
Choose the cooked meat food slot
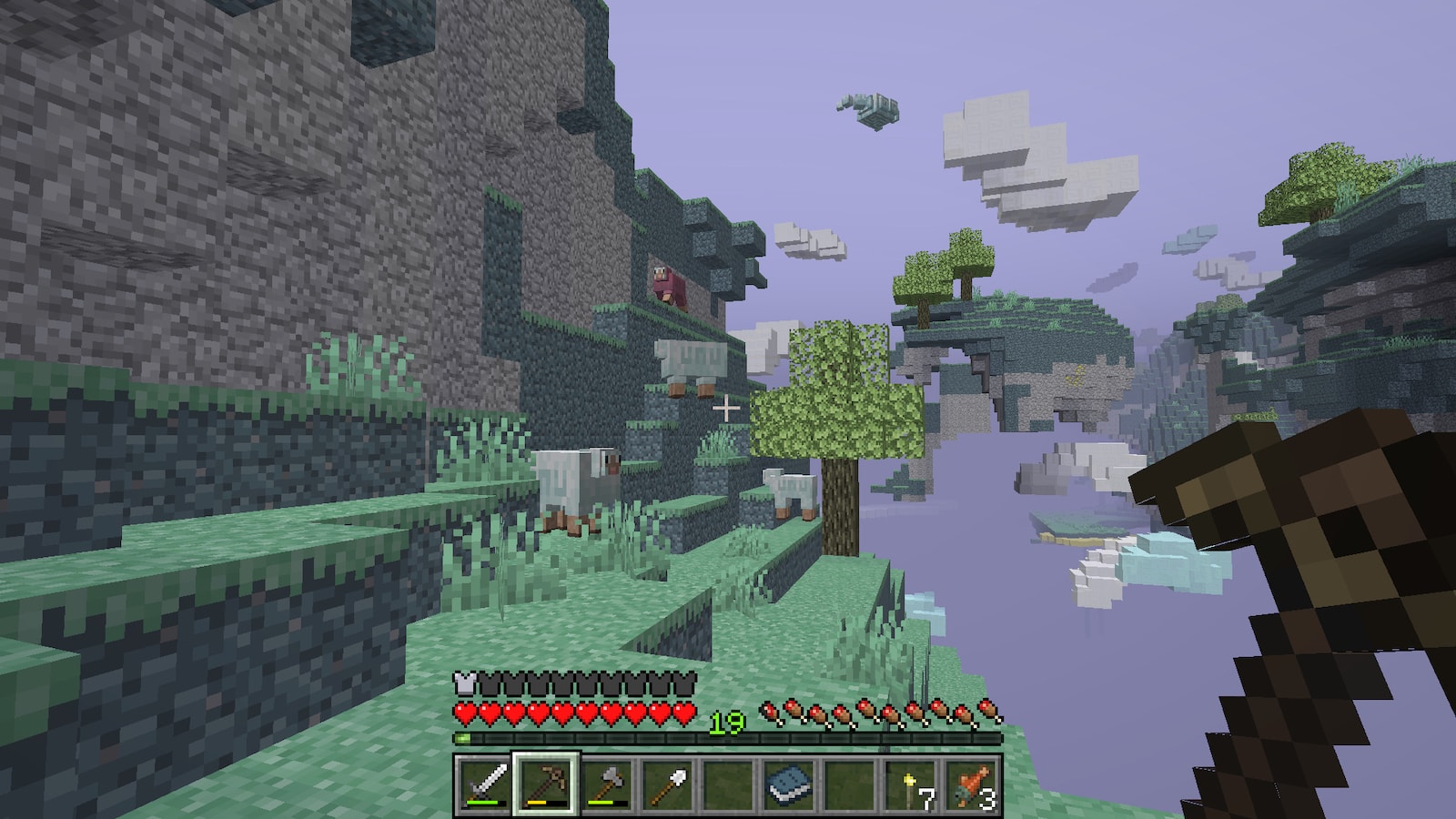971,784
